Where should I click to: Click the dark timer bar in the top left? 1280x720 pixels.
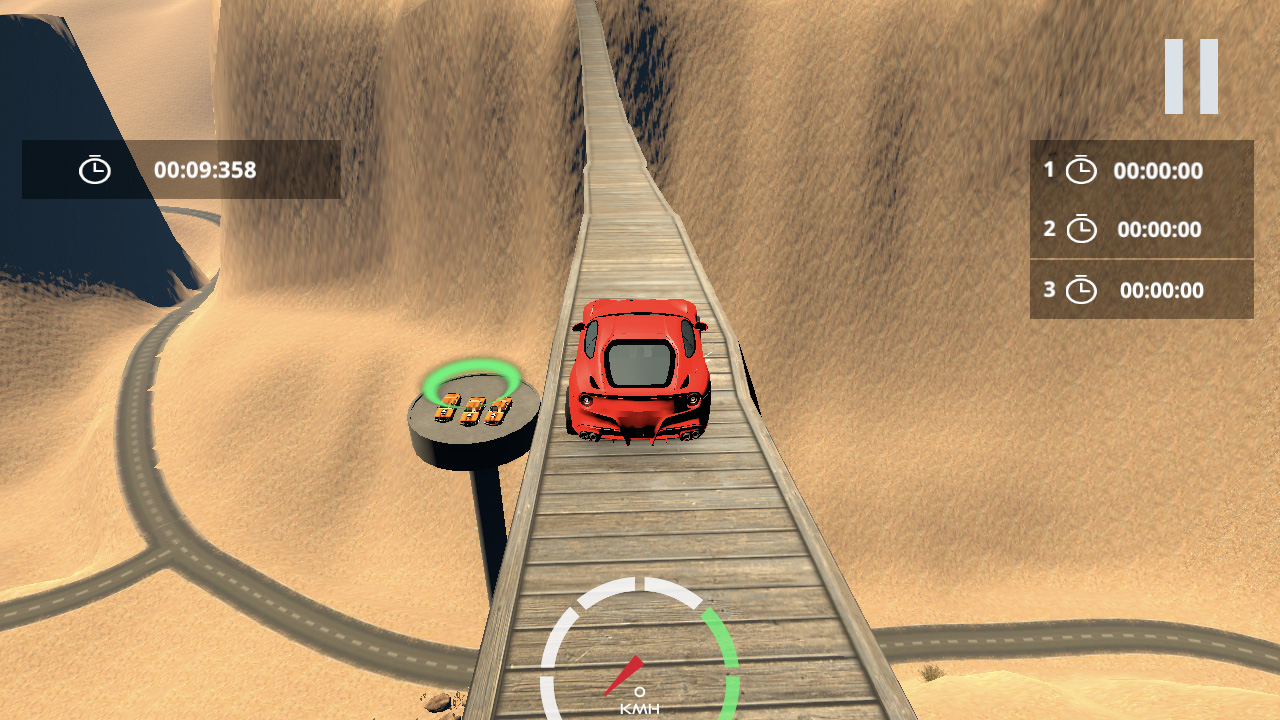[180, 169]
